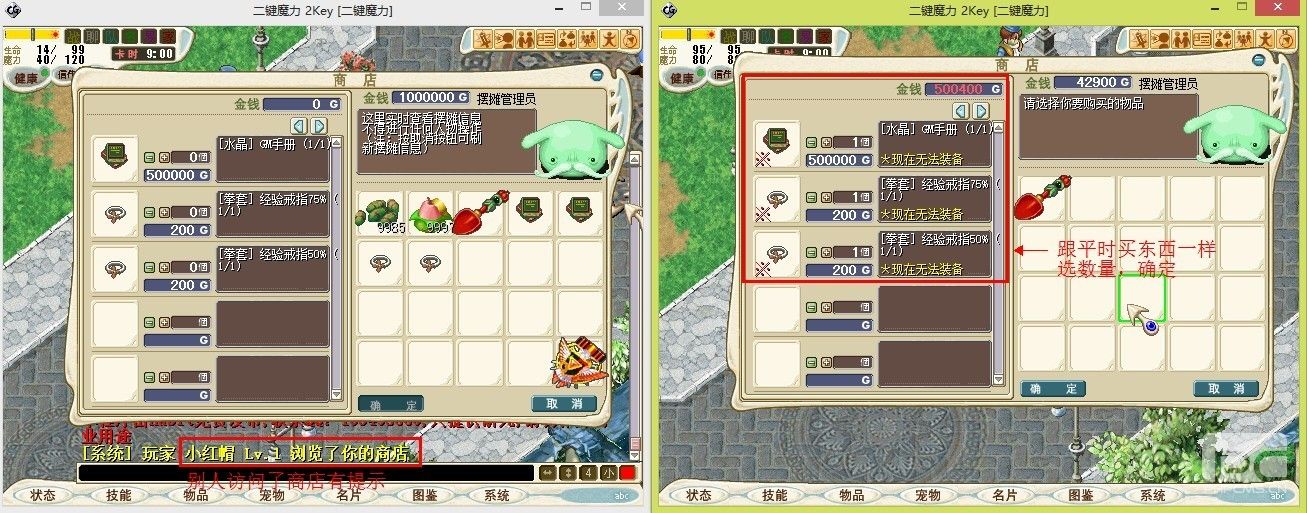Cancel the shop in the left game window
Image resolution: width=1307 pixels, height=513 pixels.
pos(564,404)
